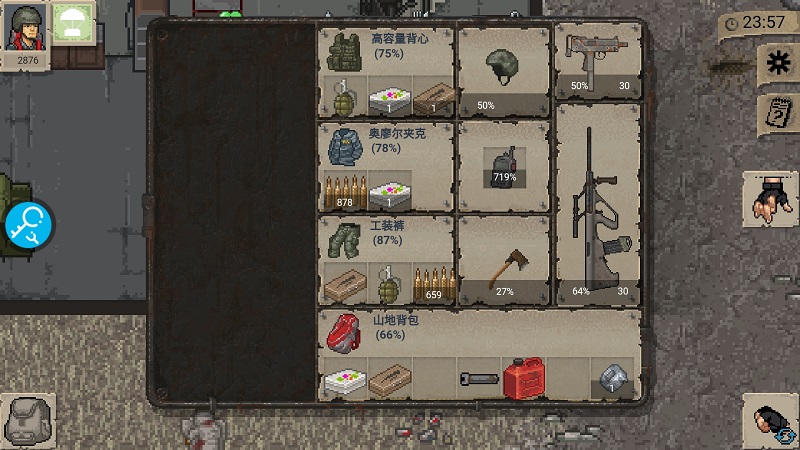The height and width of the screenshot is (450, 800).
Task: Select the high-capacity vest equipment icon
Action: pyautogui.click(x=343, y=49)
